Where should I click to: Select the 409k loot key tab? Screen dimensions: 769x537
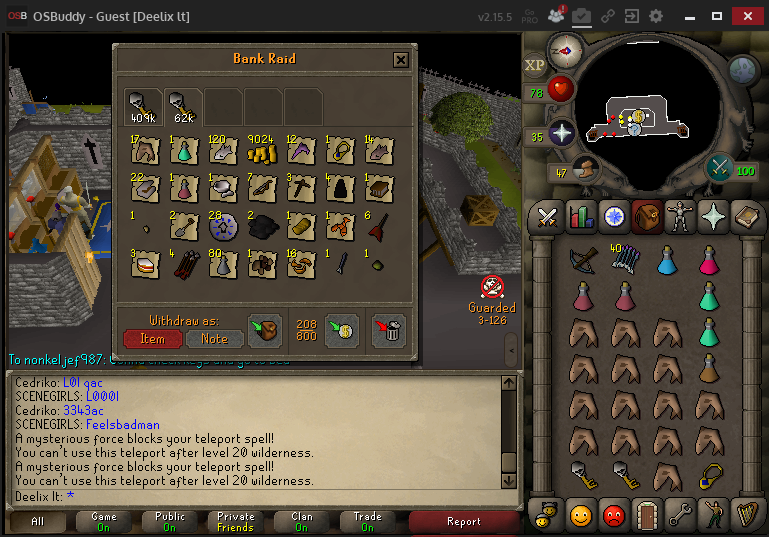144,106
